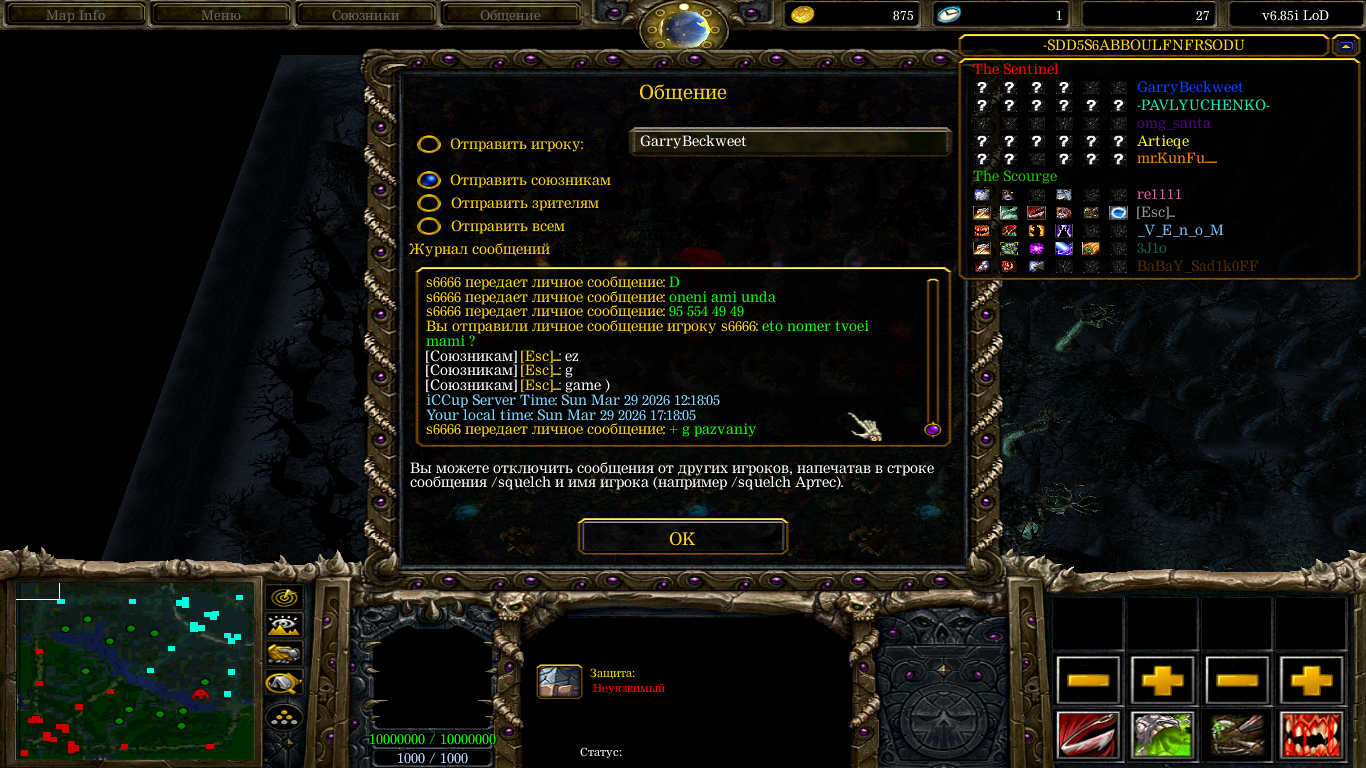Click the bloody fanged mouth ability icon
Image resolution: width=1366 pixels, height=768 pixels.
coord(1311,734)
